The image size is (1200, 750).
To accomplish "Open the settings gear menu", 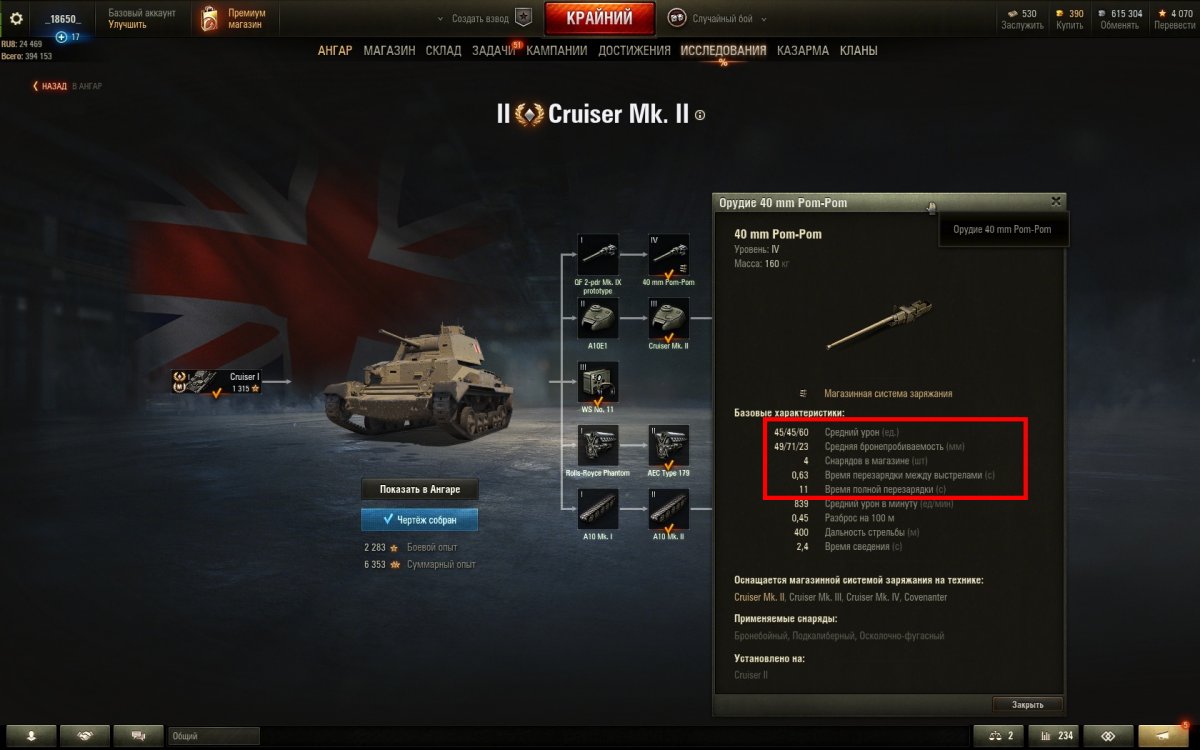I will point(15,18).
